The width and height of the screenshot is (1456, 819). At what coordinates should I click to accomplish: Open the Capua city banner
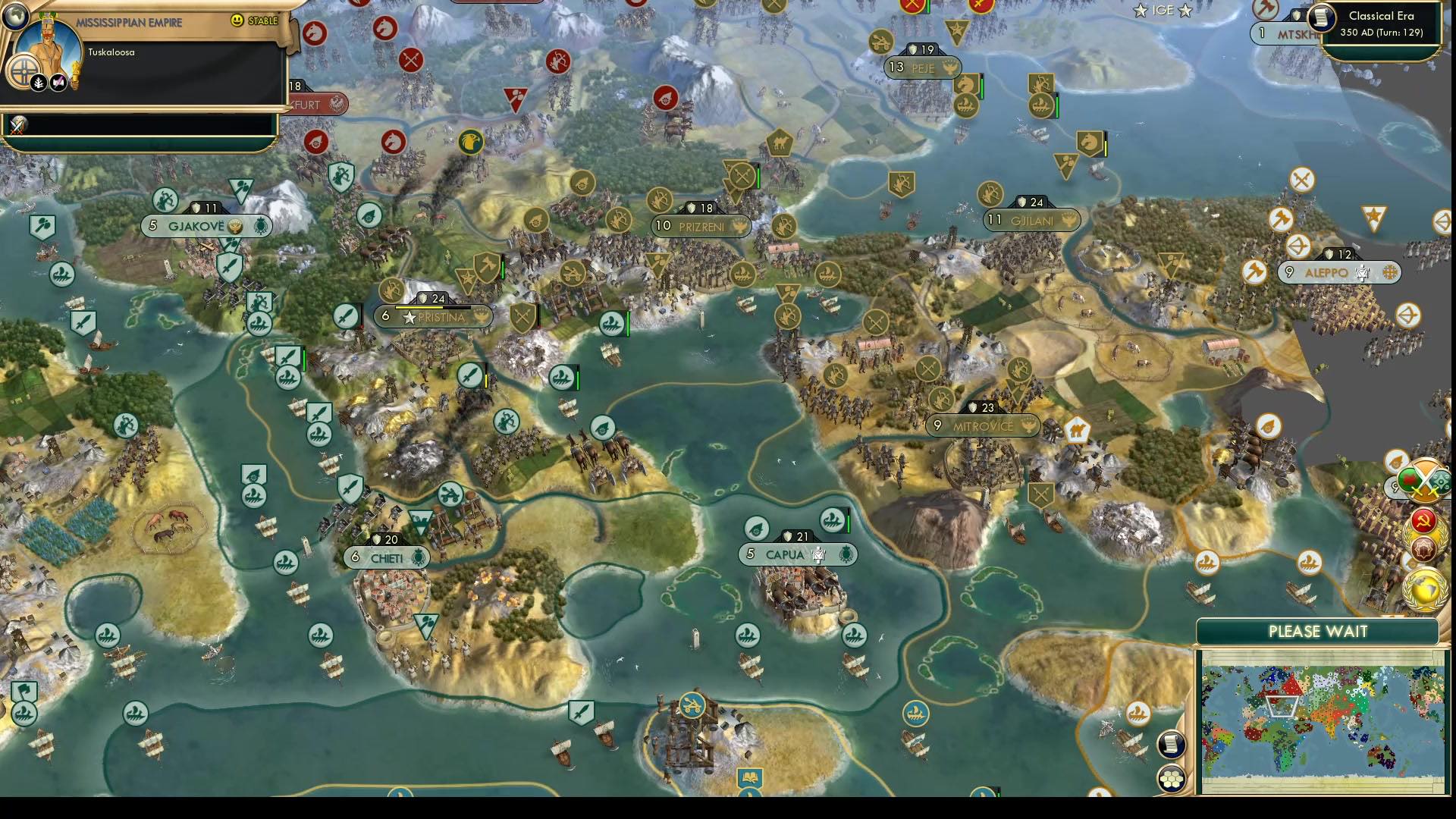[796, 554]
